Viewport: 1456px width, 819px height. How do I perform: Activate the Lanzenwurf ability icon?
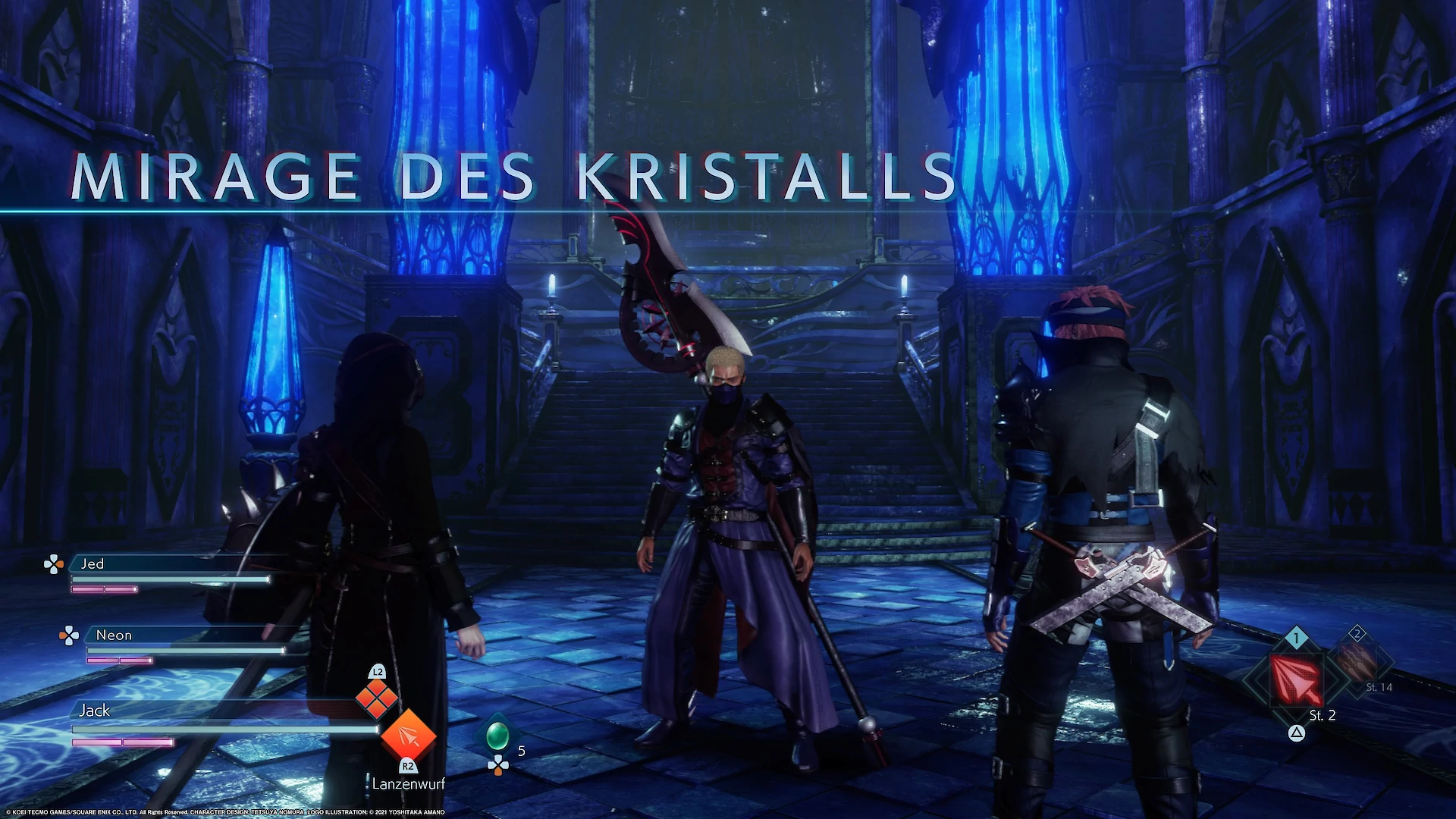click(x=408, y=735)
